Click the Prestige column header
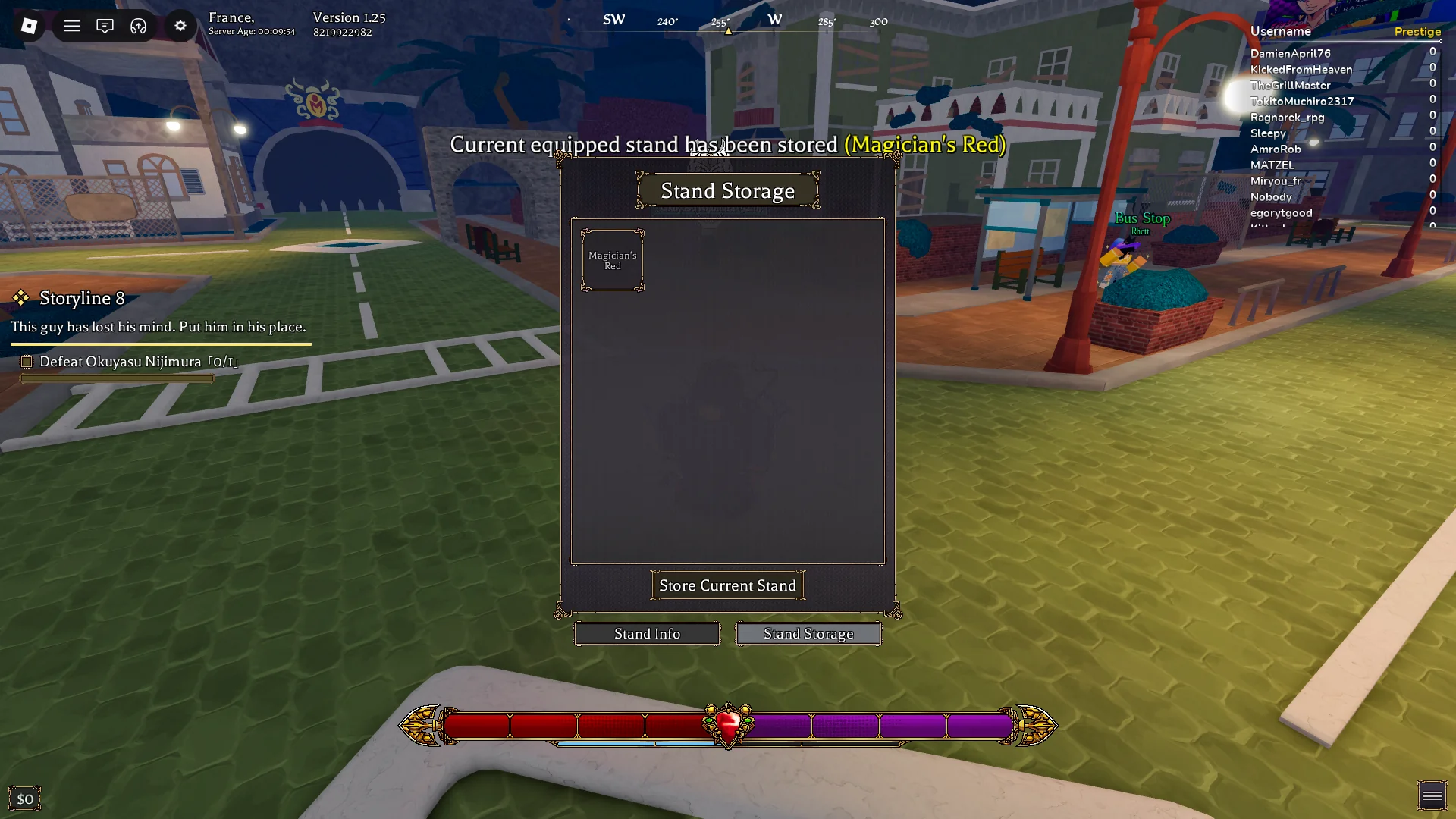This screenshot has height=819, width=1456. (x=1417, y=31)
